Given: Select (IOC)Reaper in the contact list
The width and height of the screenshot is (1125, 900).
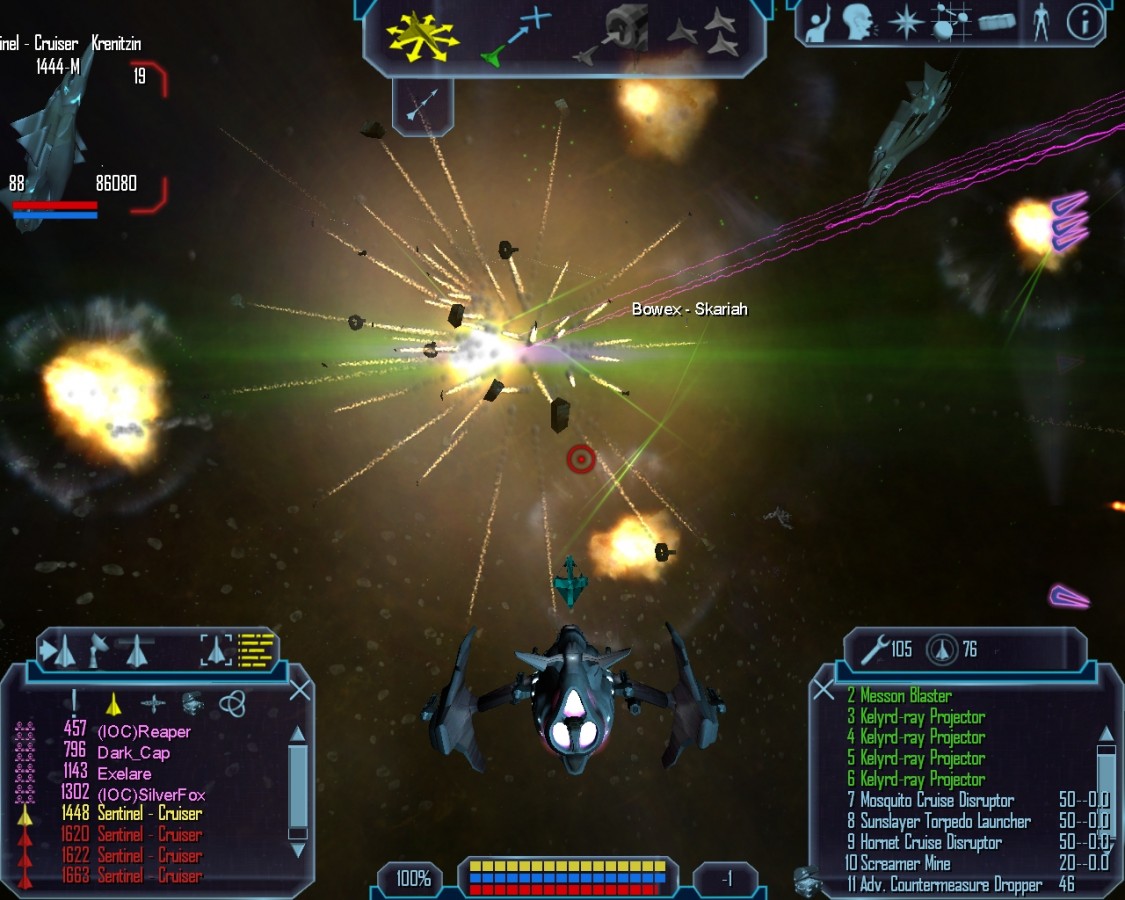Looking at the screenshot, I should [x=143, y=731].
